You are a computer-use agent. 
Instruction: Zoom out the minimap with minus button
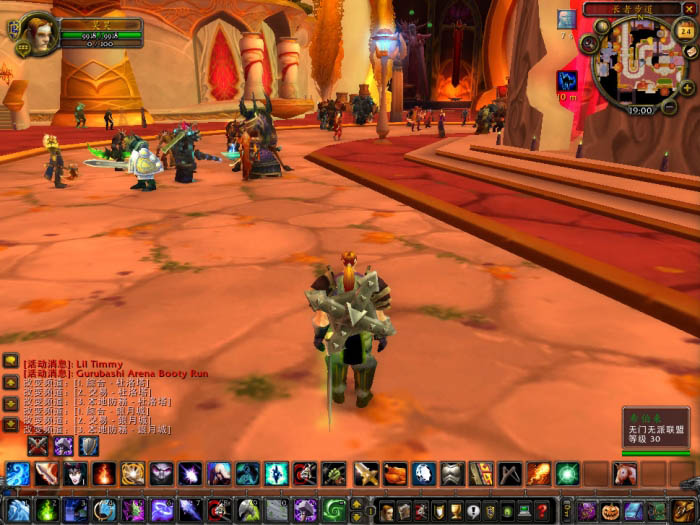669,104
